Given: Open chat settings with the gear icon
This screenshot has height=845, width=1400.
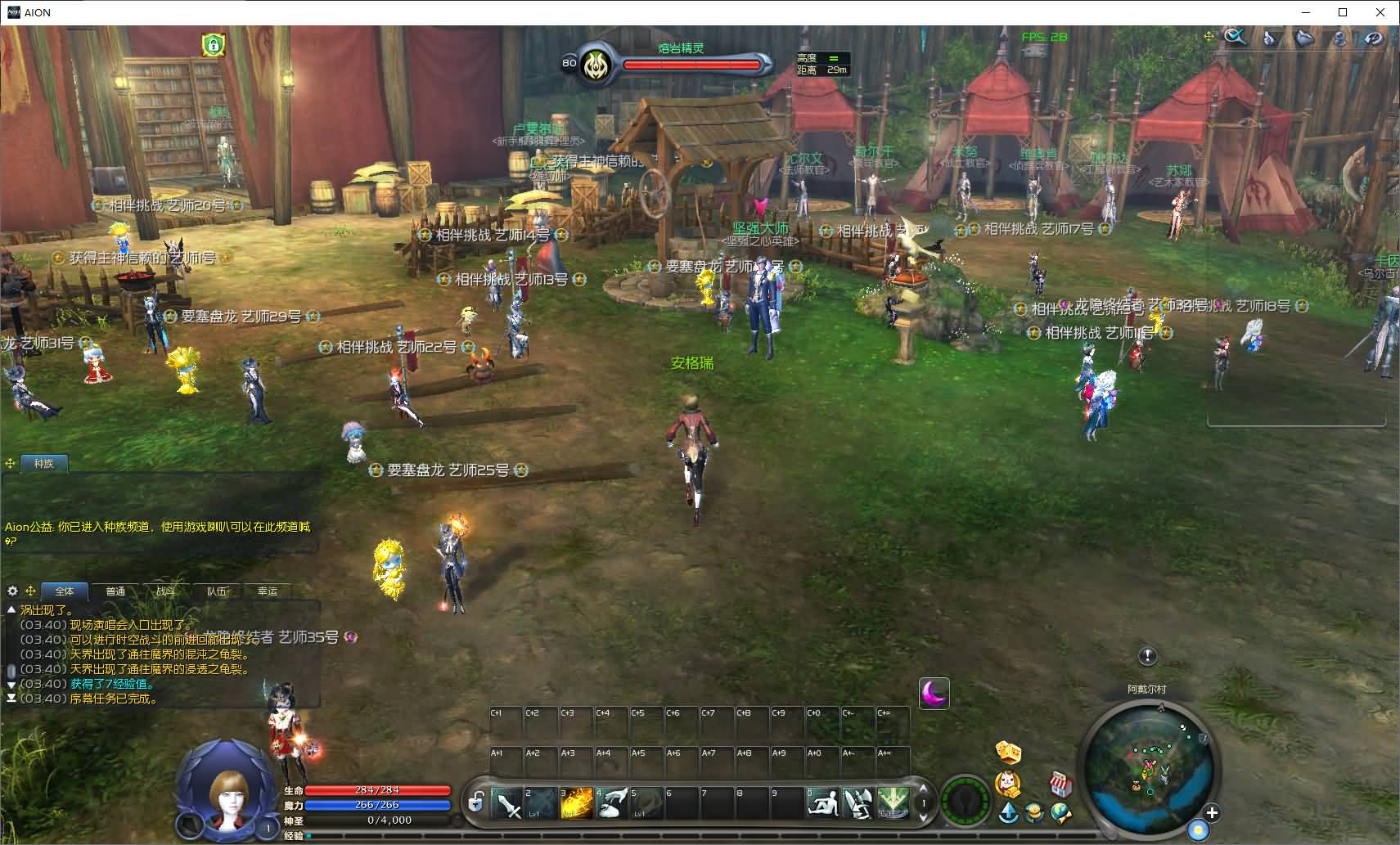Looking at the screenshot, I should [x=12, y=591].
